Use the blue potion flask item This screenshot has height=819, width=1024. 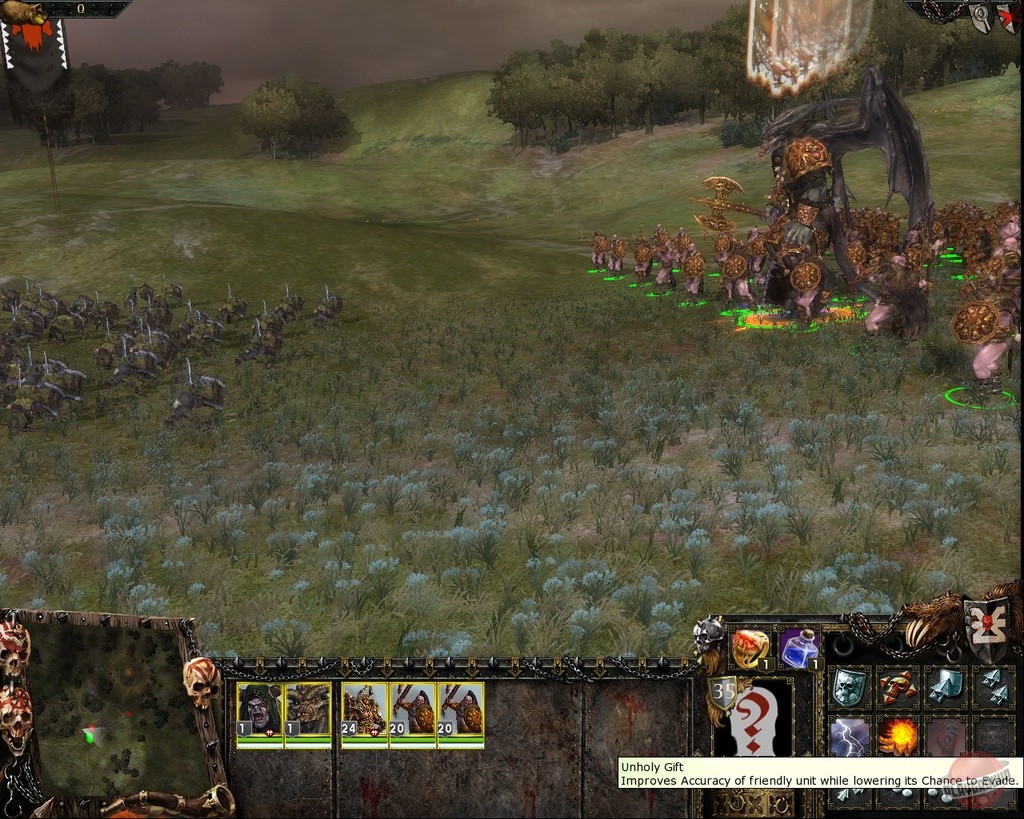(x=799, y=648)
